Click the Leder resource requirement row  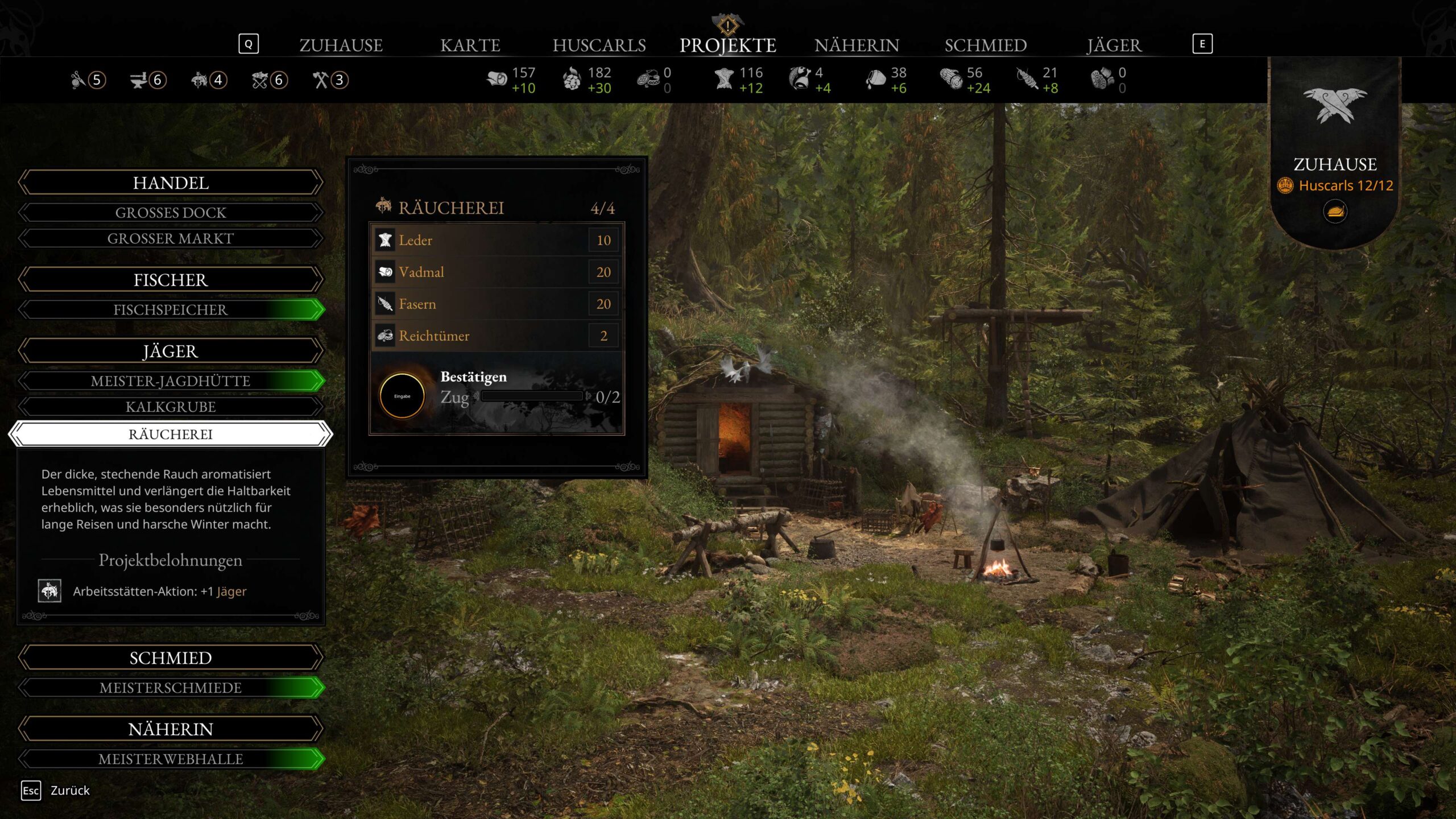pos(496,240)
